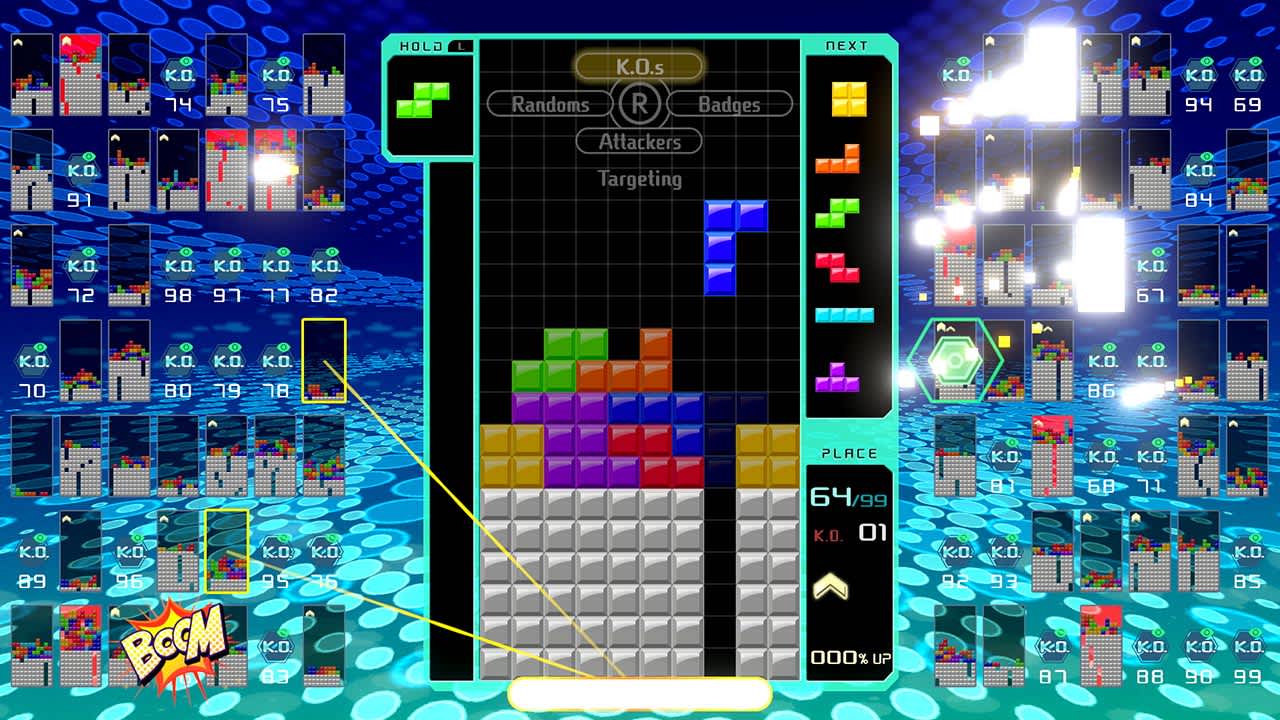Enable Randoms targeting mode
The image size is (1280, 720).
[x=549, y=104]
